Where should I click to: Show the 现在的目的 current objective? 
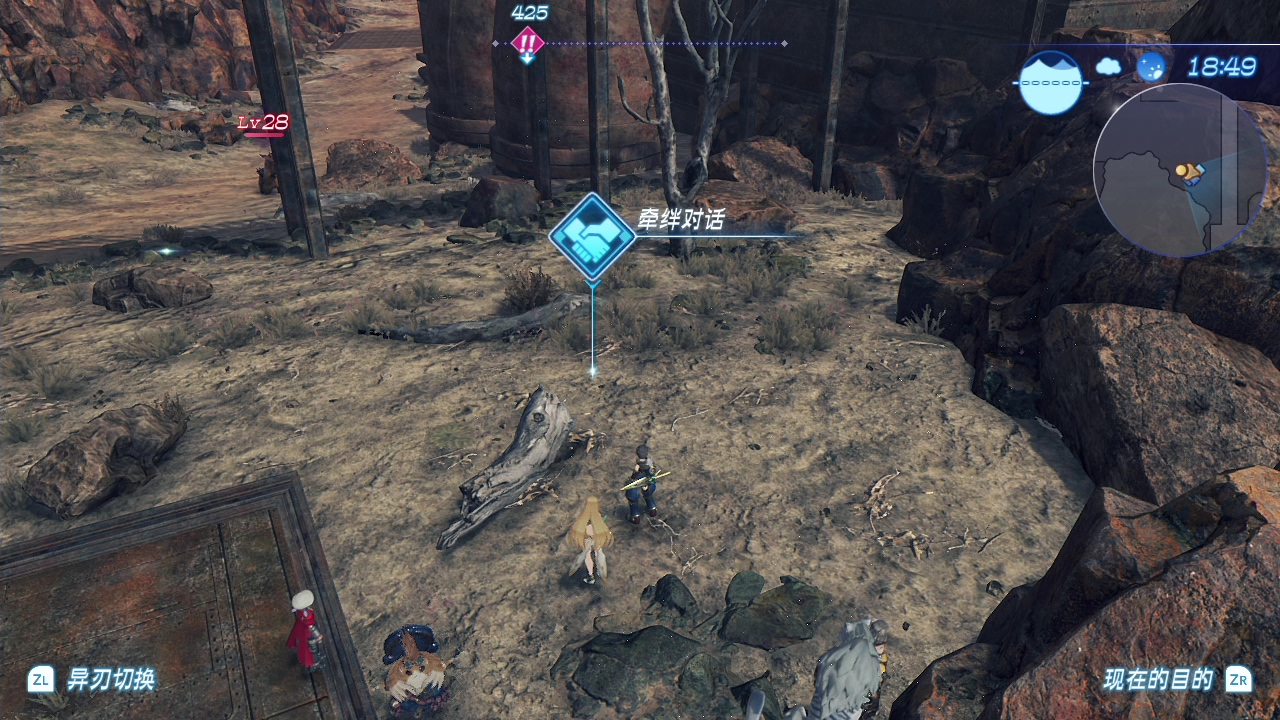tap(1158, 680)
